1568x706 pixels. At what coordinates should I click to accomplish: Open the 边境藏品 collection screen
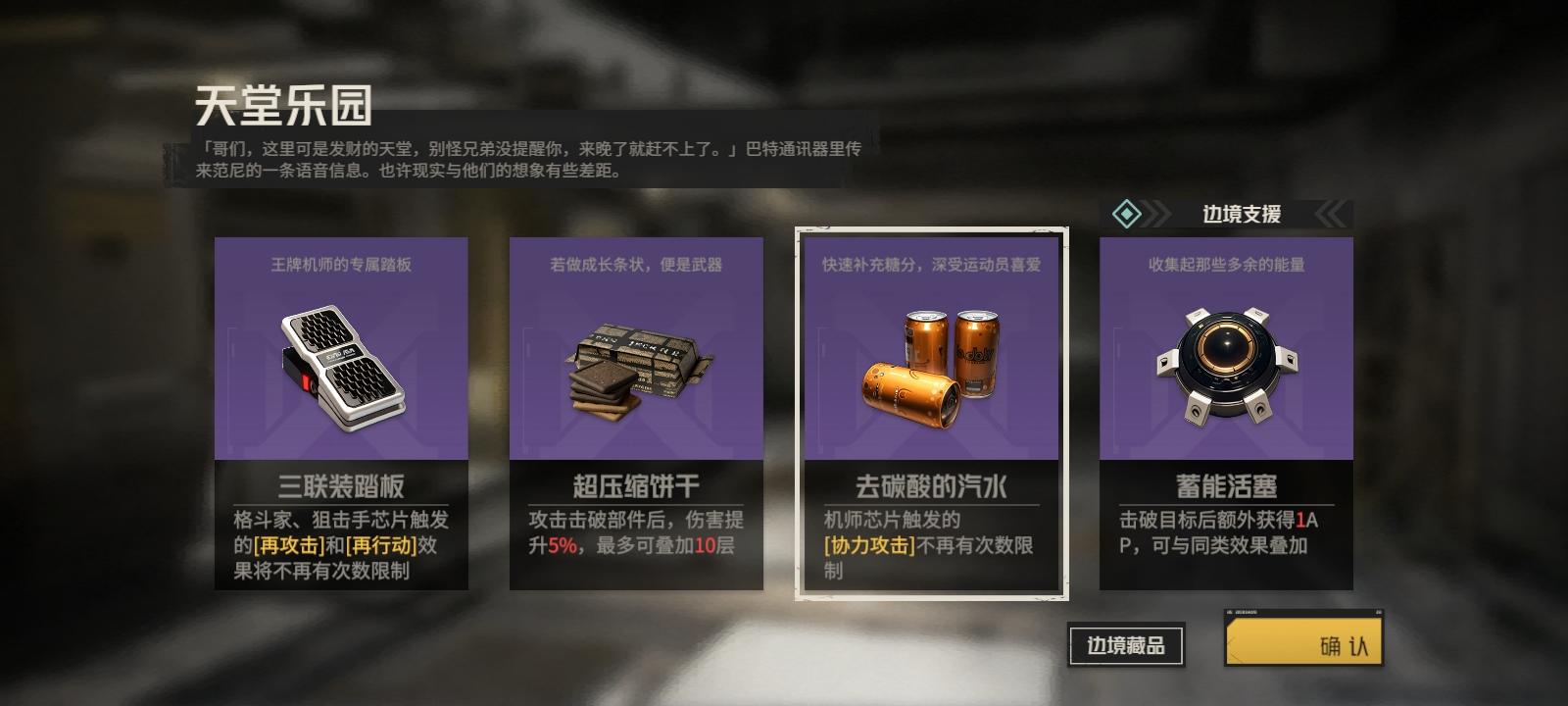(x=1124, y=644)
